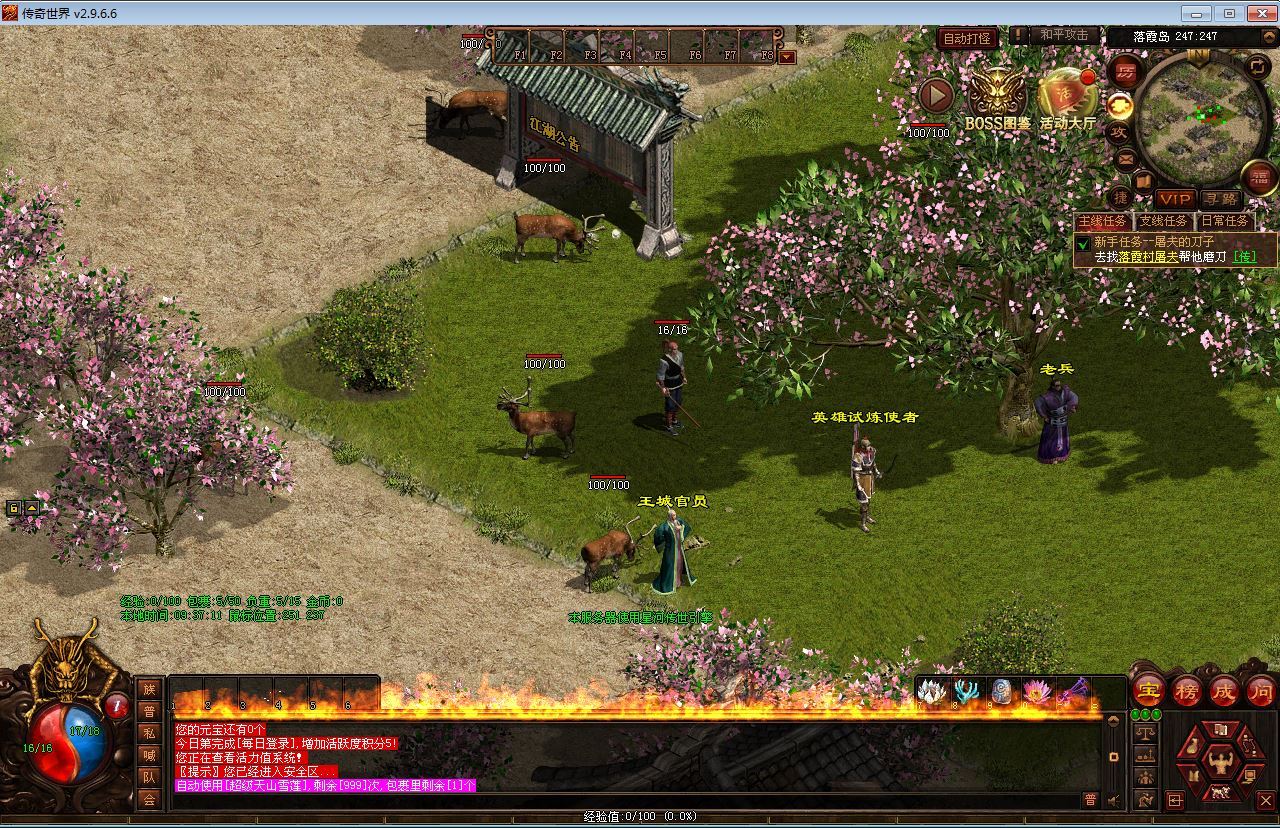Toggle the 自动打怪 auto-fight button

(x=967, y=38)
